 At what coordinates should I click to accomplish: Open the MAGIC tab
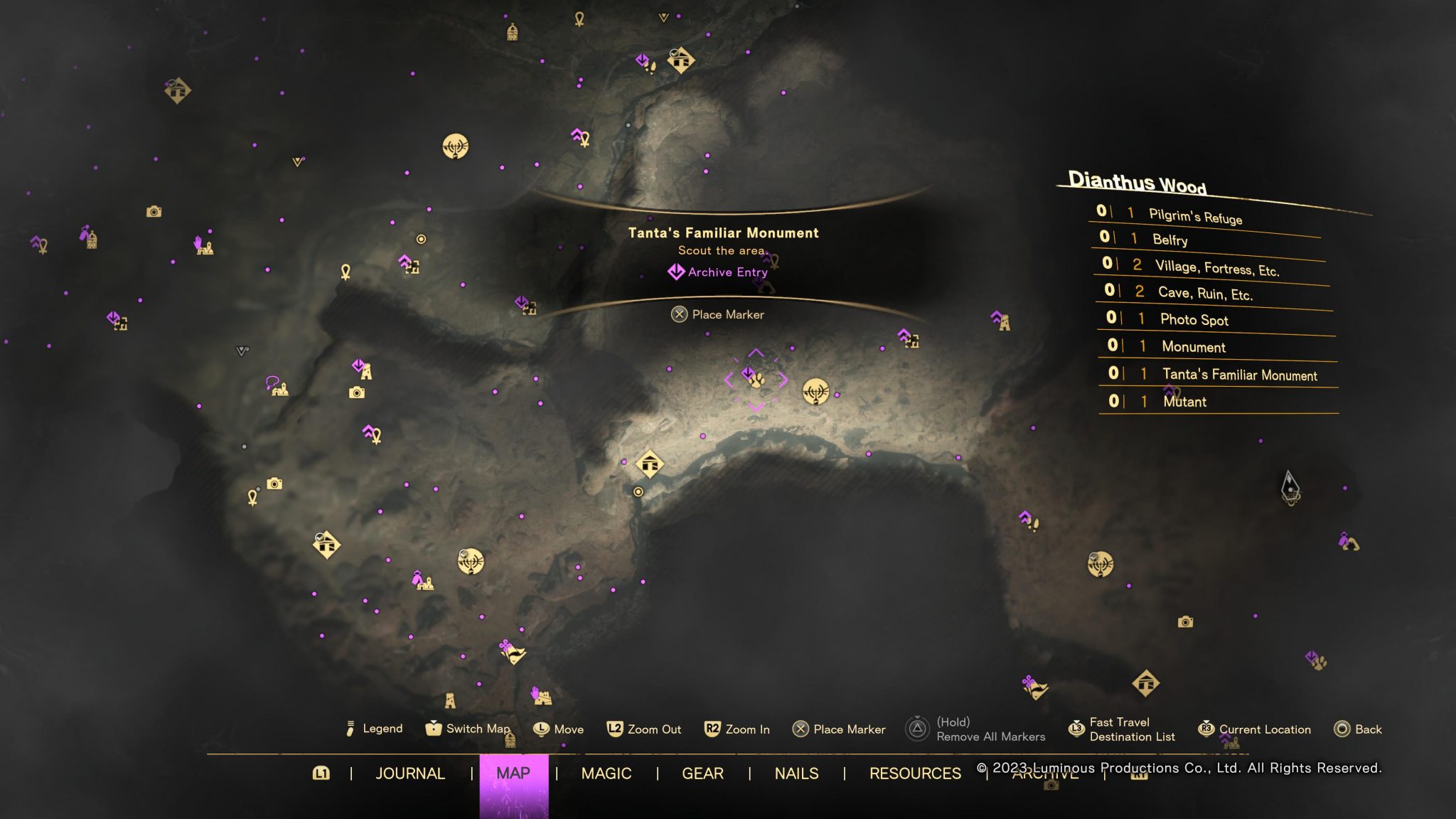click(x=606, y=773)
